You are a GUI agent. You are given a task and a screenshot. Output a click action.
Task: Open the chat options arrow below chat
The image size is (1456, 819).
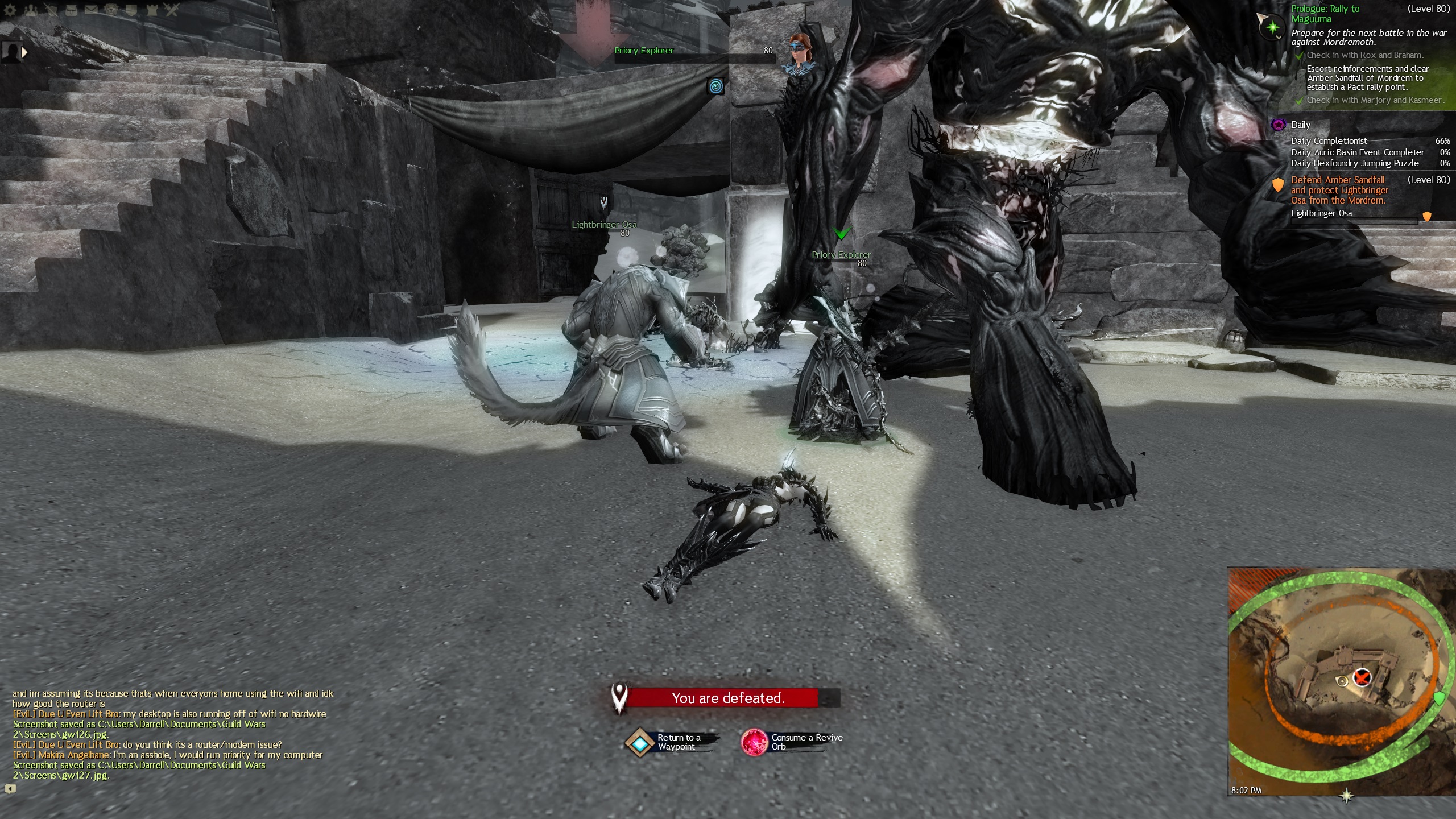(10, 788)
